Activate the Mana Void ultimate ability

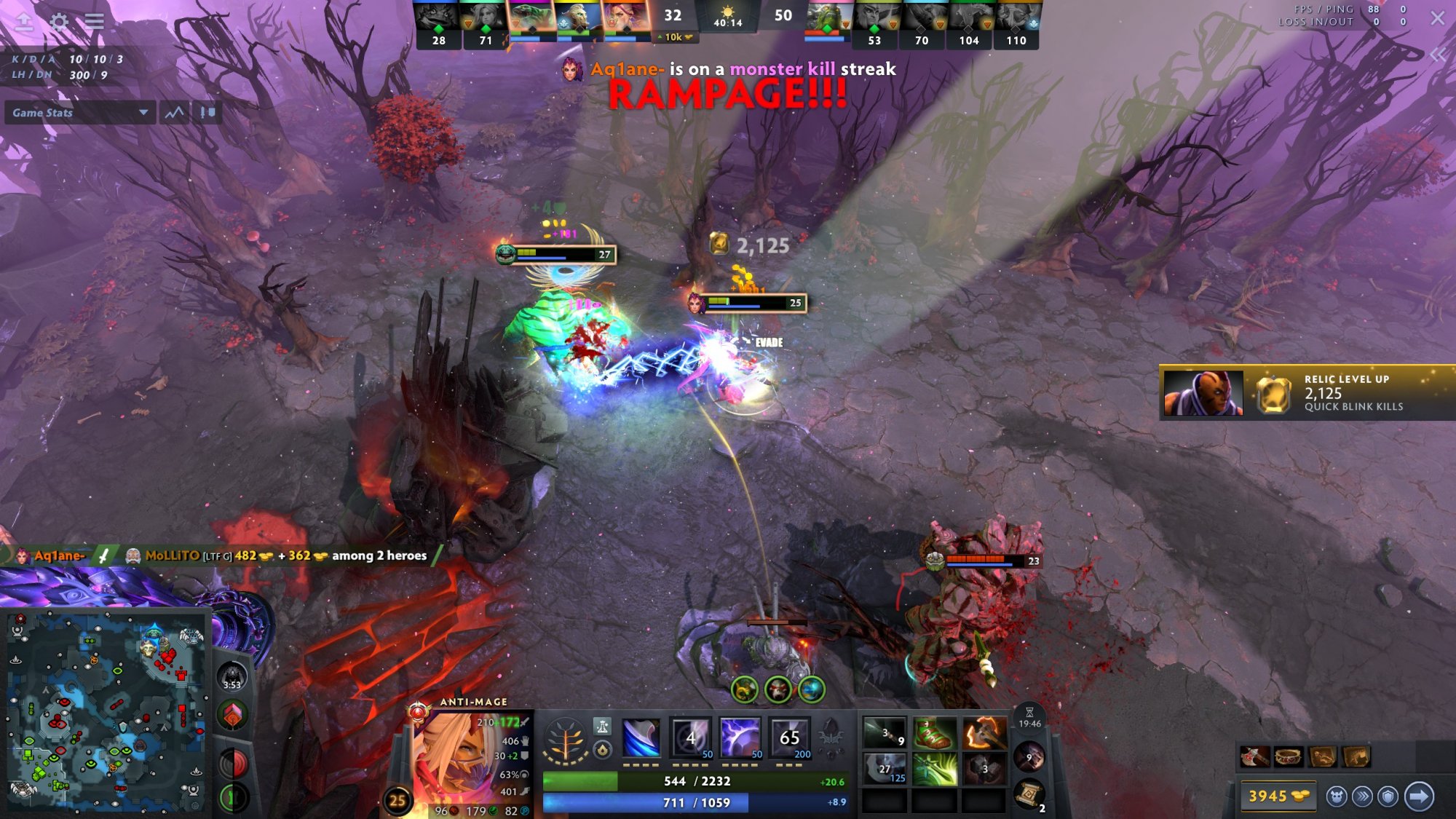click(x=790, y=738)
